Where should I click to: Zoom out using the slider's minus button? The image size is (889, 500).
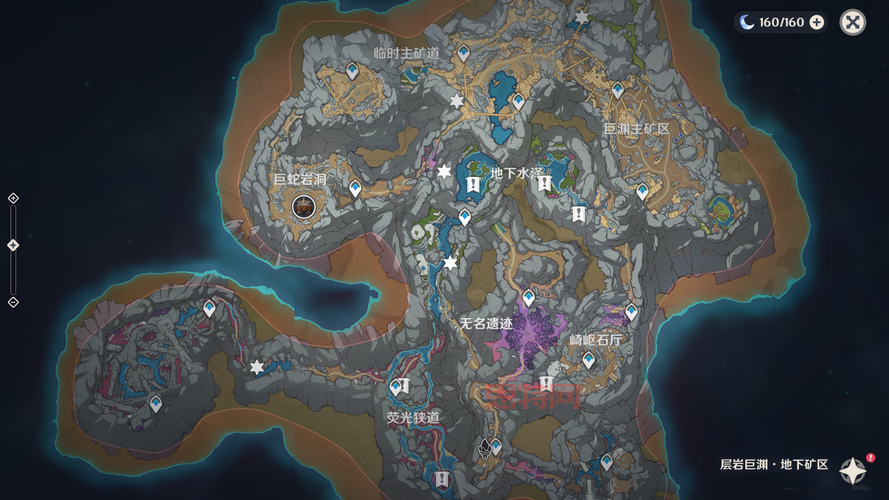pos(13,302)
